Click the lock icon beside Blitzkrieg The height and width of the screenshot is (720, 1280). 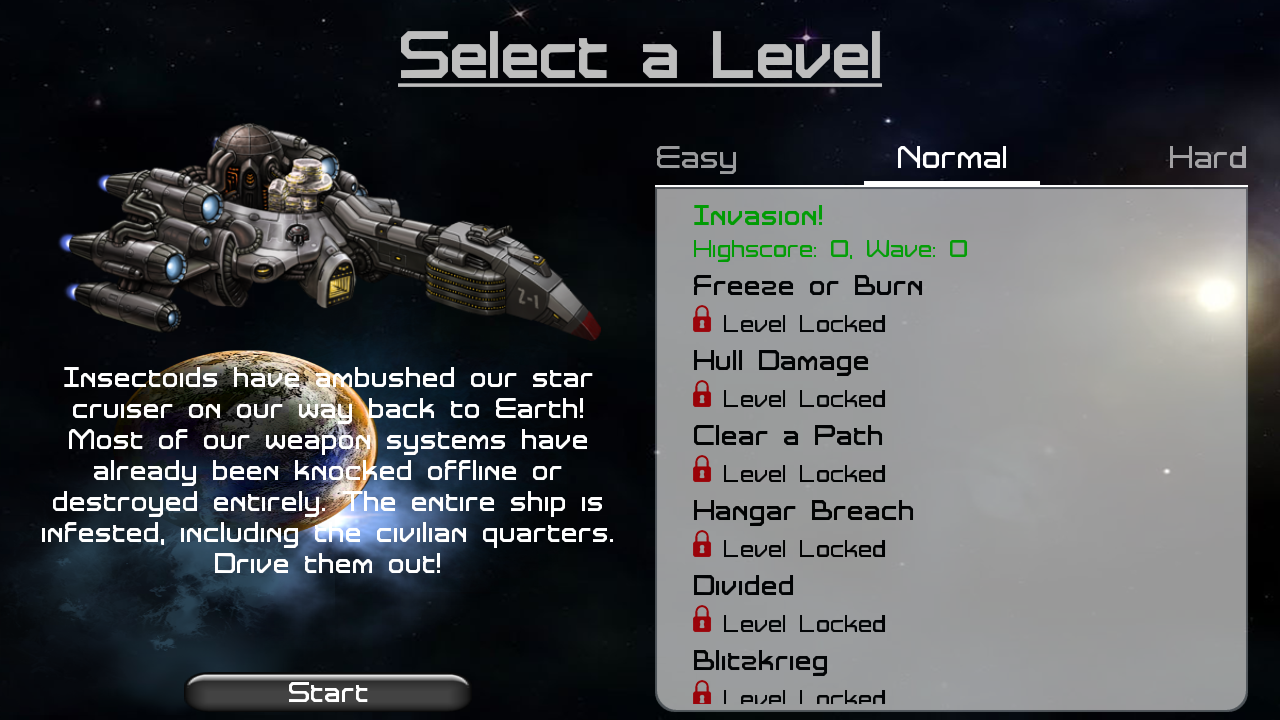pyautogui.click(x=702, y=693)
